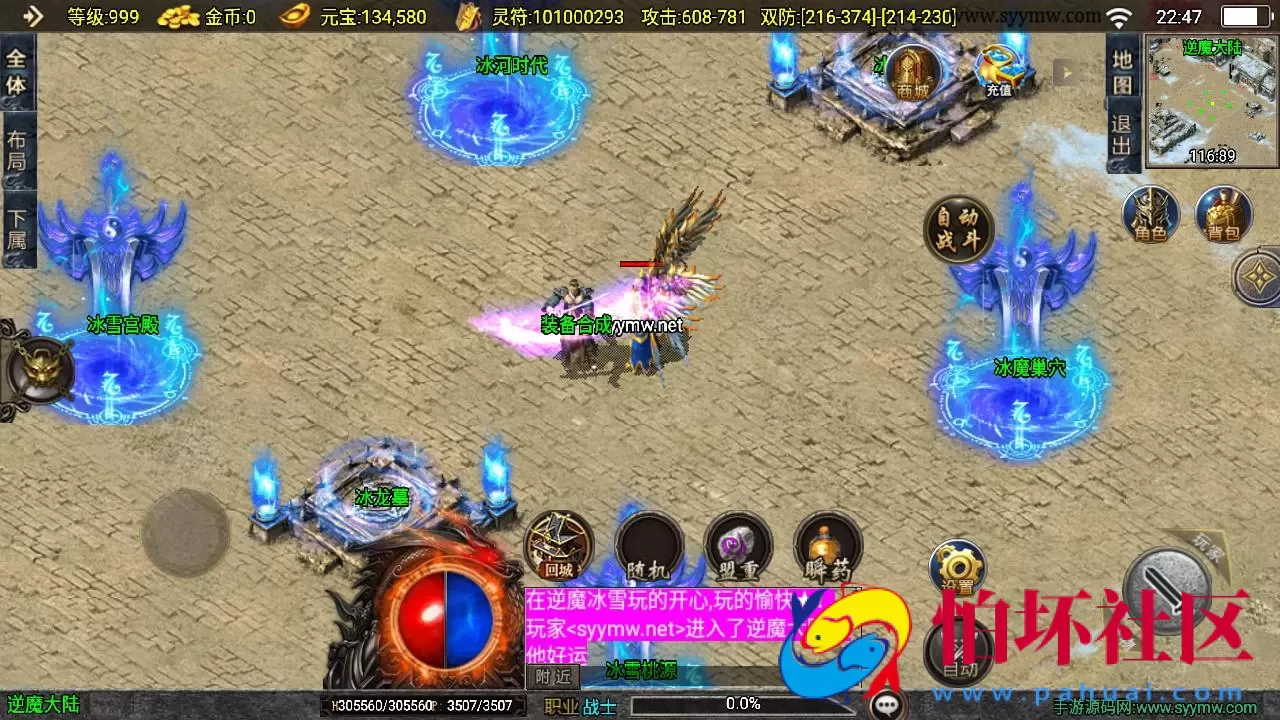This screenshot has width=1280, height=720.
Task: Select the 盟重 teleport icon
Action: pyautogui.click(x=738, y=545)
